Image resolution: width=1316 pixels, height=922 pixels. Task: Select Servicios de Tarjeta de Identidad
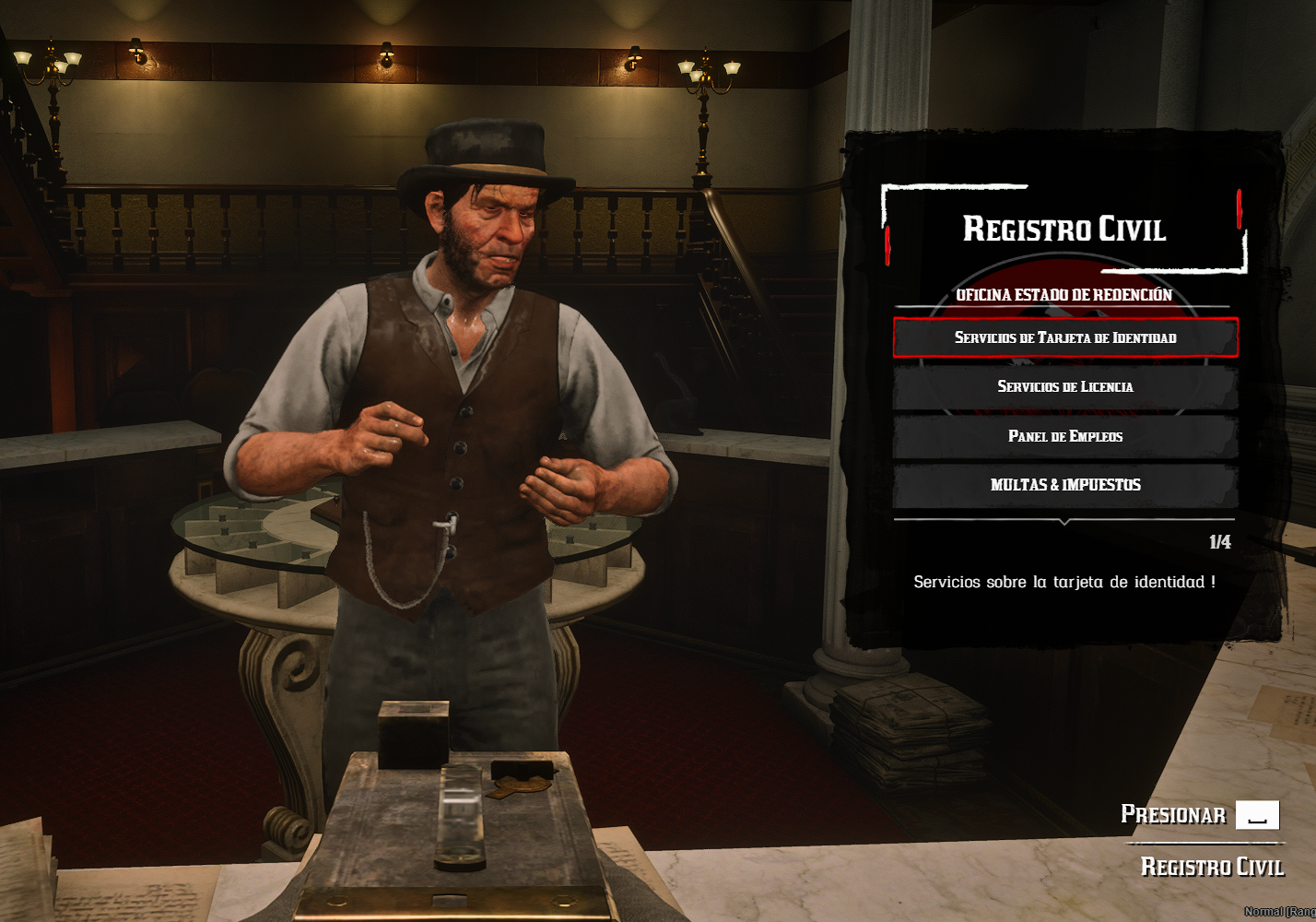pos(1064,337)
